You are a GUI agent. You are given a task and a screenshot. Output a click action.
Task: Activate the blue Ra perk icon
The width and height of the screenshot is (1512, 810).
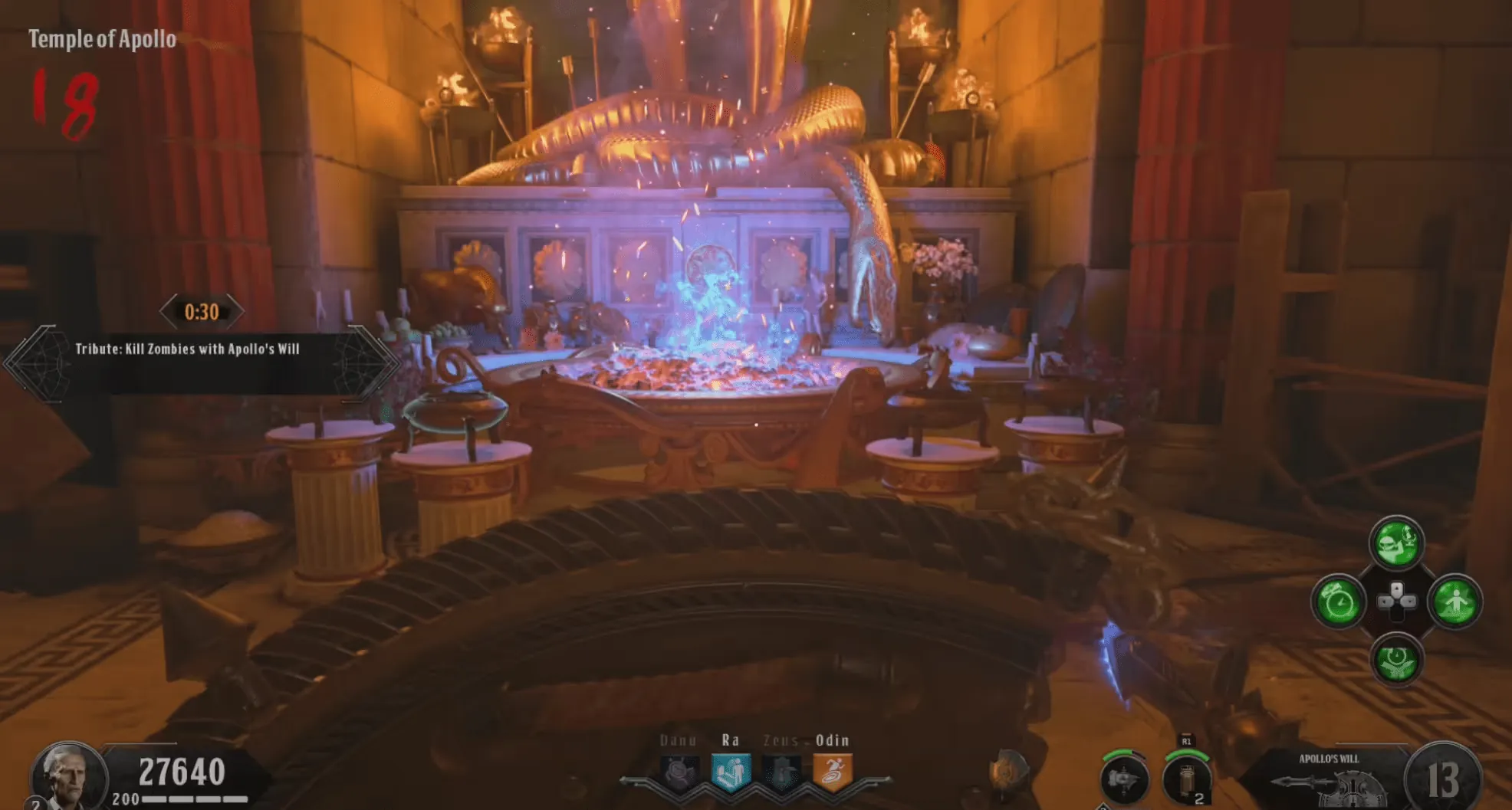point(730,772)
